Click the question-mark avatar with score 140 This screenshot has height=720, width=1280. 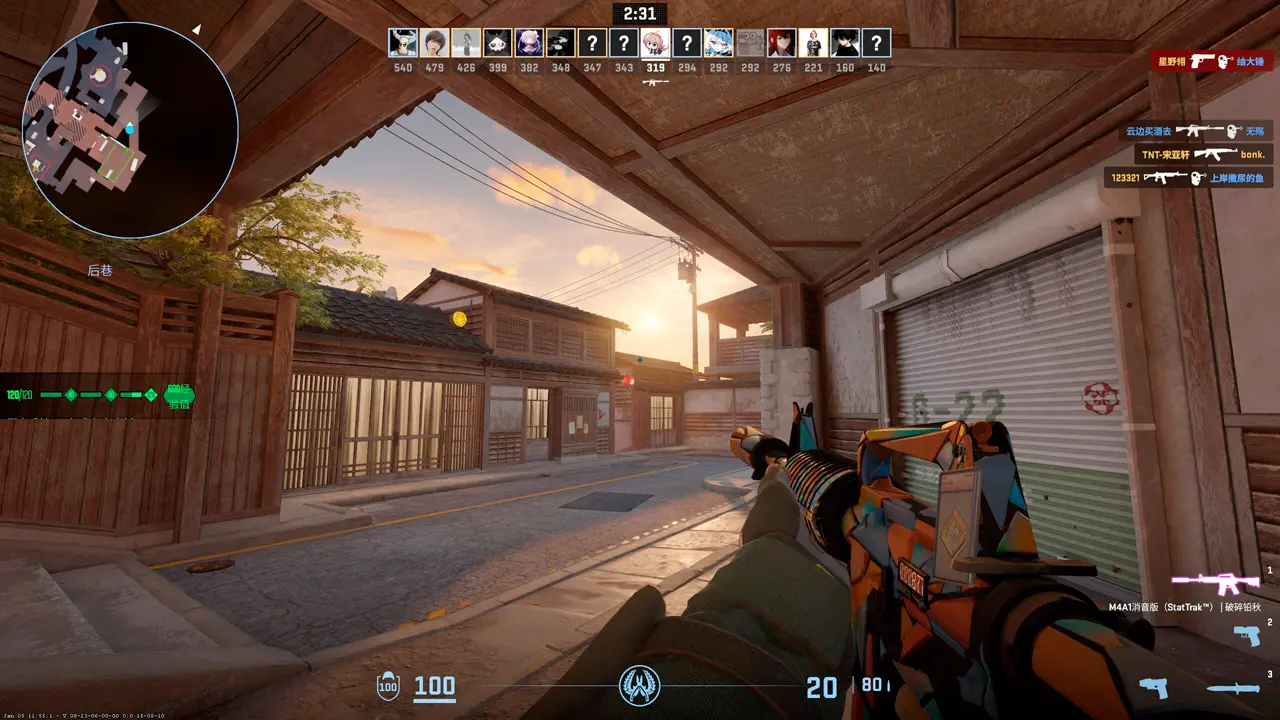(x=876, y=43)
